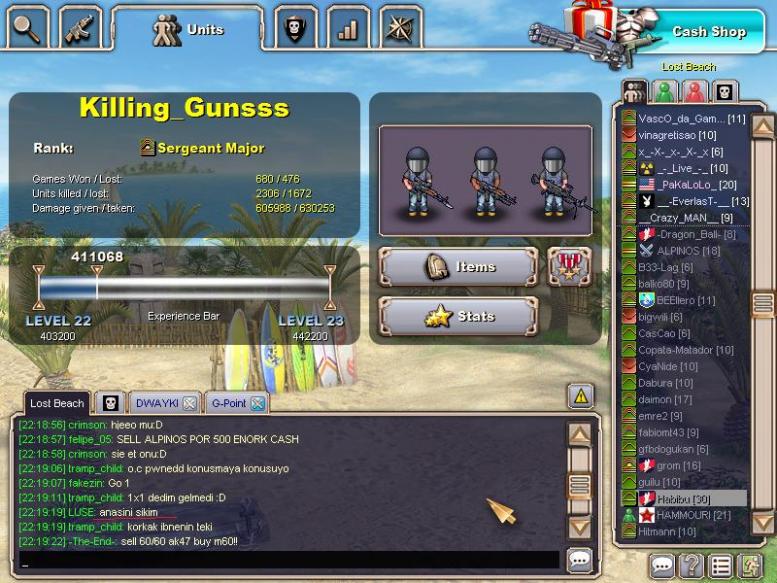This screenshot has height=583, width=777.
Task: Click the yellow warning triangle button
Action: pyautogui.click(x=581, y=396)
